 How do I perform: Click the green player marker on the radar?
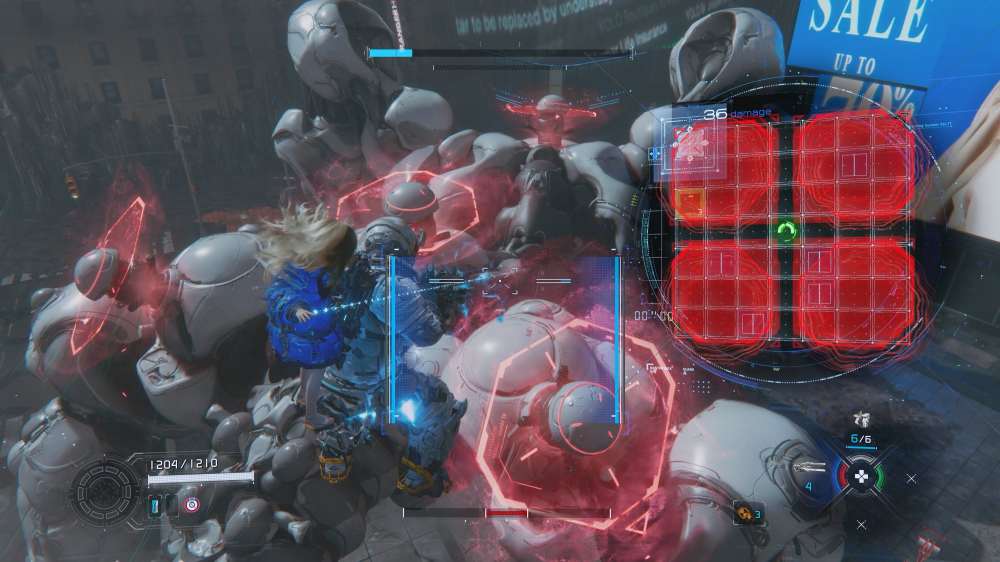pyautogui.click(x=787, y=232)
